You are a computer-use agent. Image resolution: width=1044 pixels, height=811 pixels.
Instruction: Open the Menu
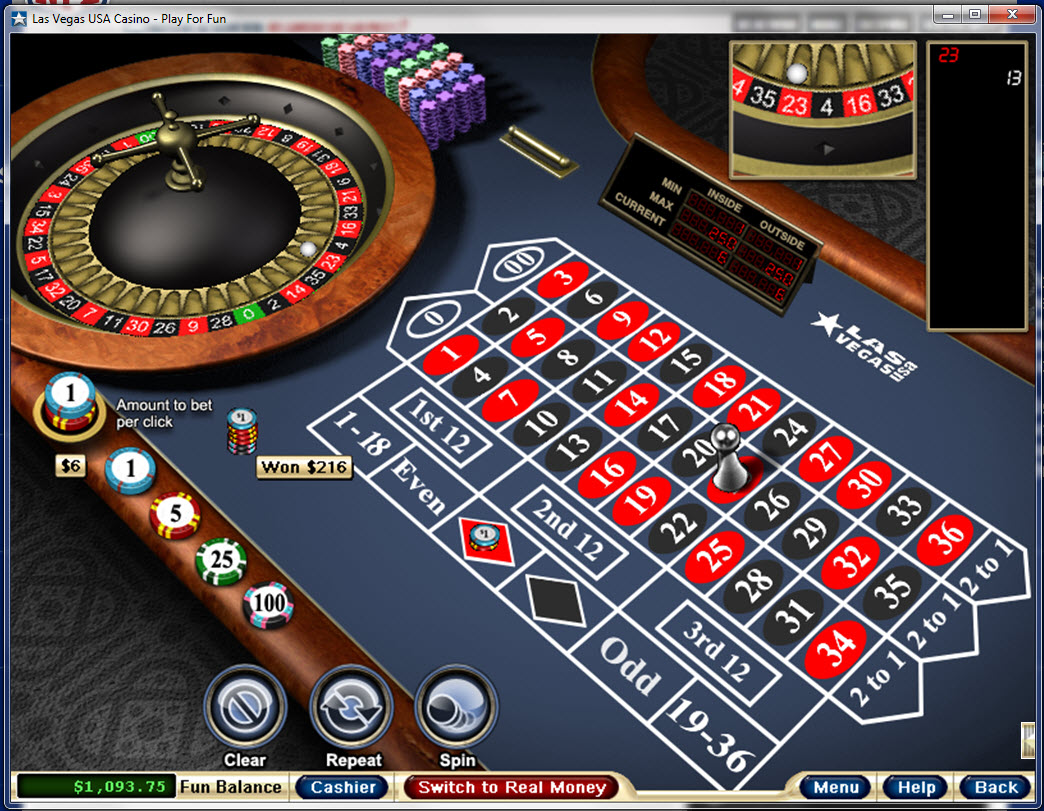(x=835, y=787)
